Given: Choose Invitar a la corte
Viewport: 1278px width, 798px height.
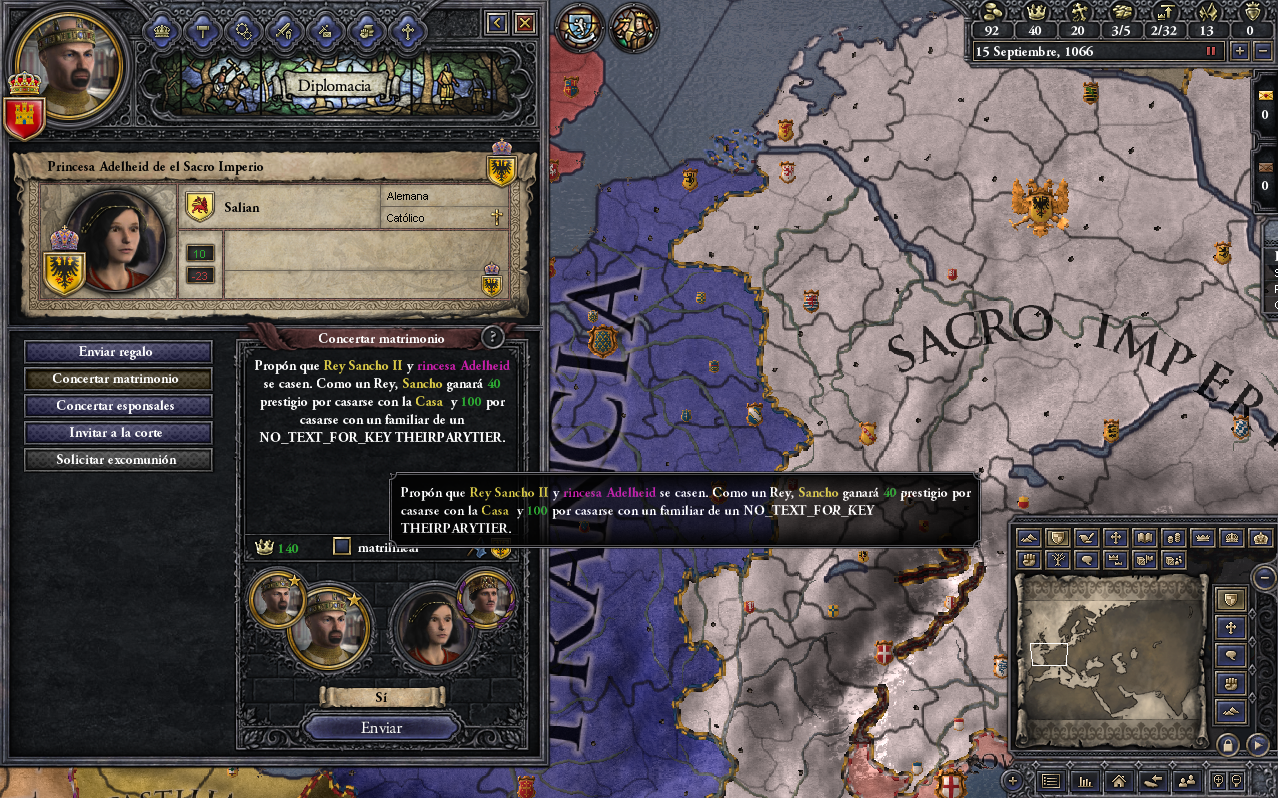Looking at the screenshot, I should click(x=118, y=433).
